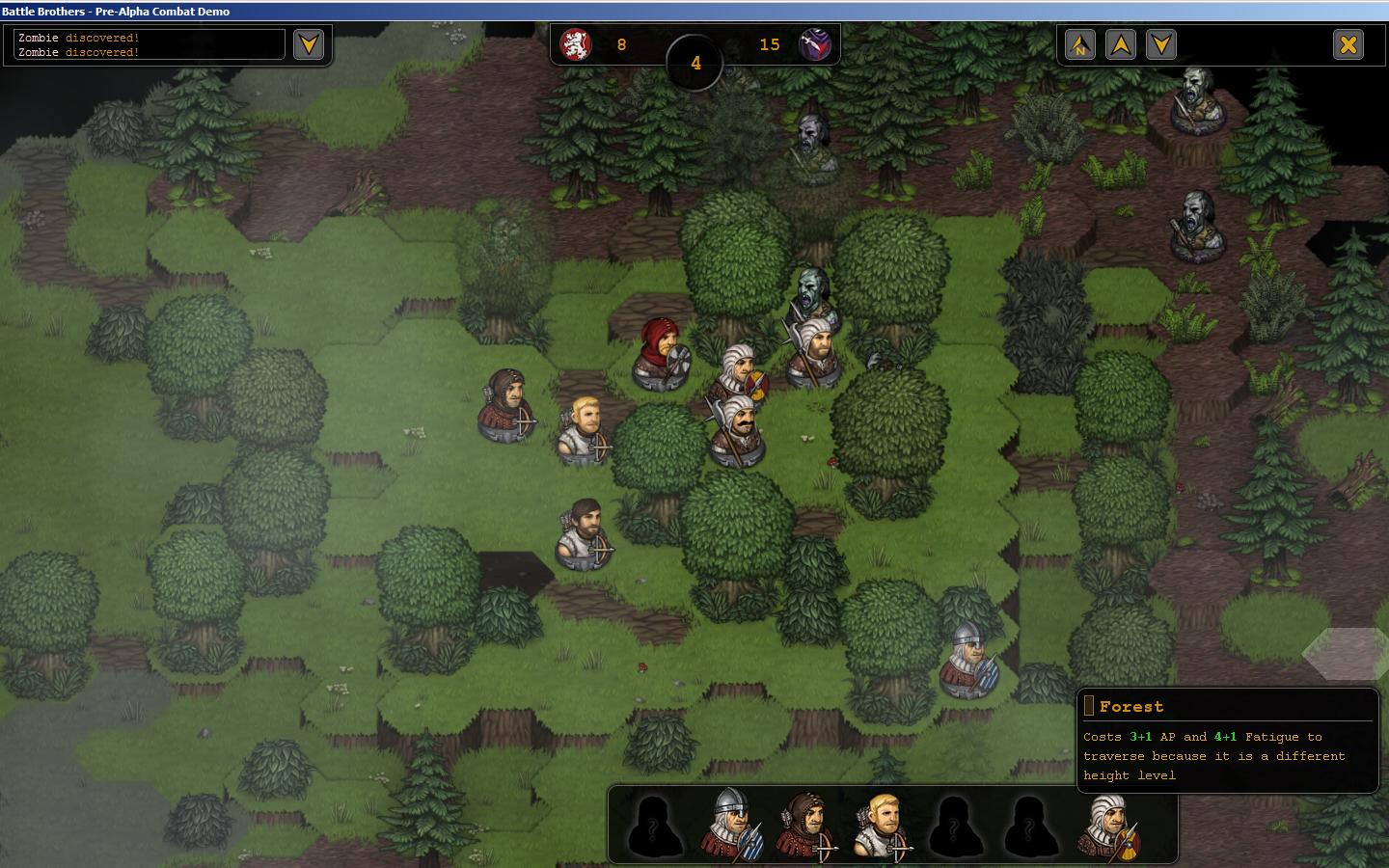Raise the view with the up arrow button
The width and height of the screenshot is (1389, 868).
click(x=1120, y=44)
